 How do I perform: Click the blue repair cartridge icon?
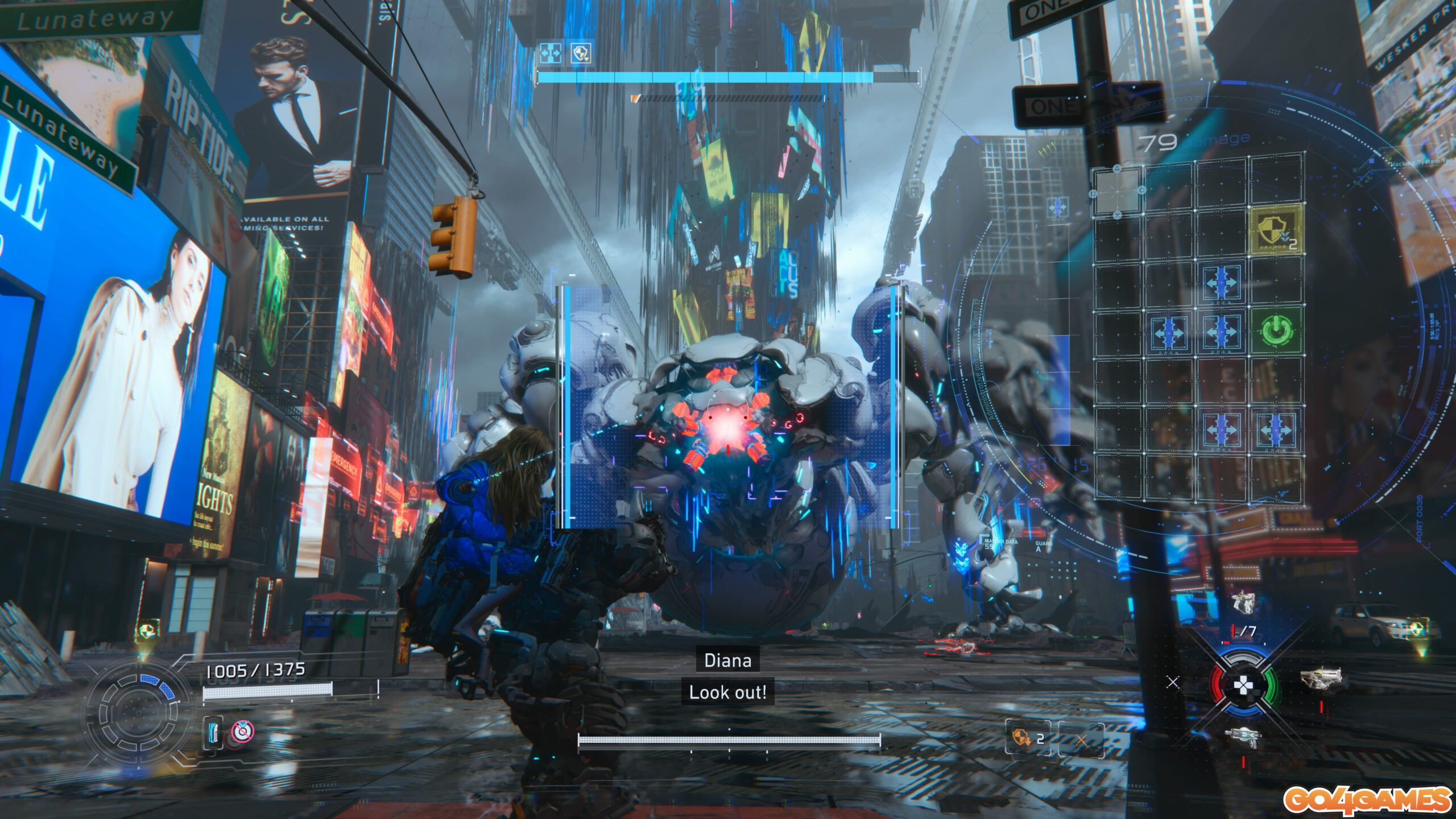[213, 732]
